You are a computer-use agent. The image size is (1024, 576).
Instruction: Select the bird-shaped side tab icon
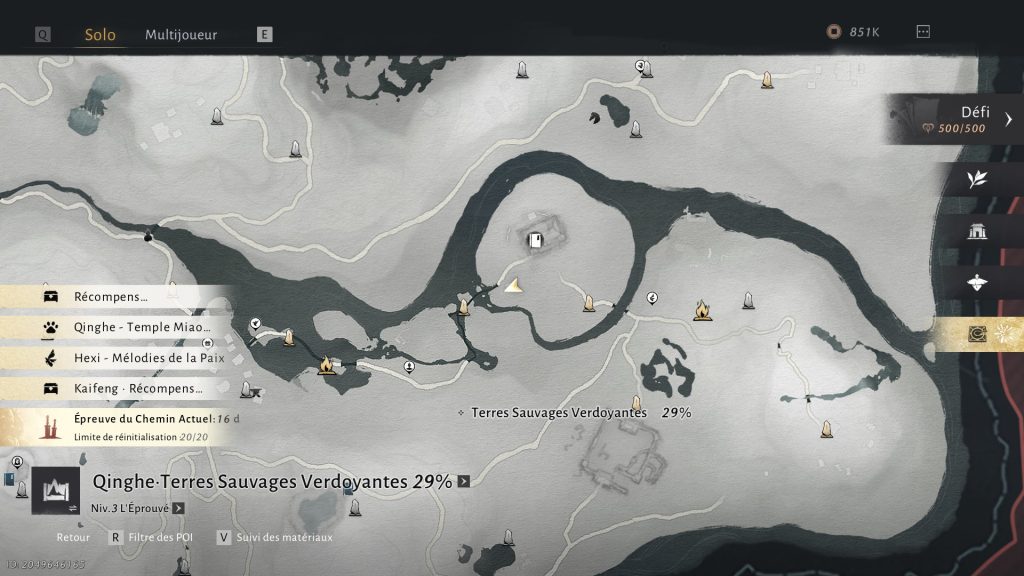click(978, 283)
